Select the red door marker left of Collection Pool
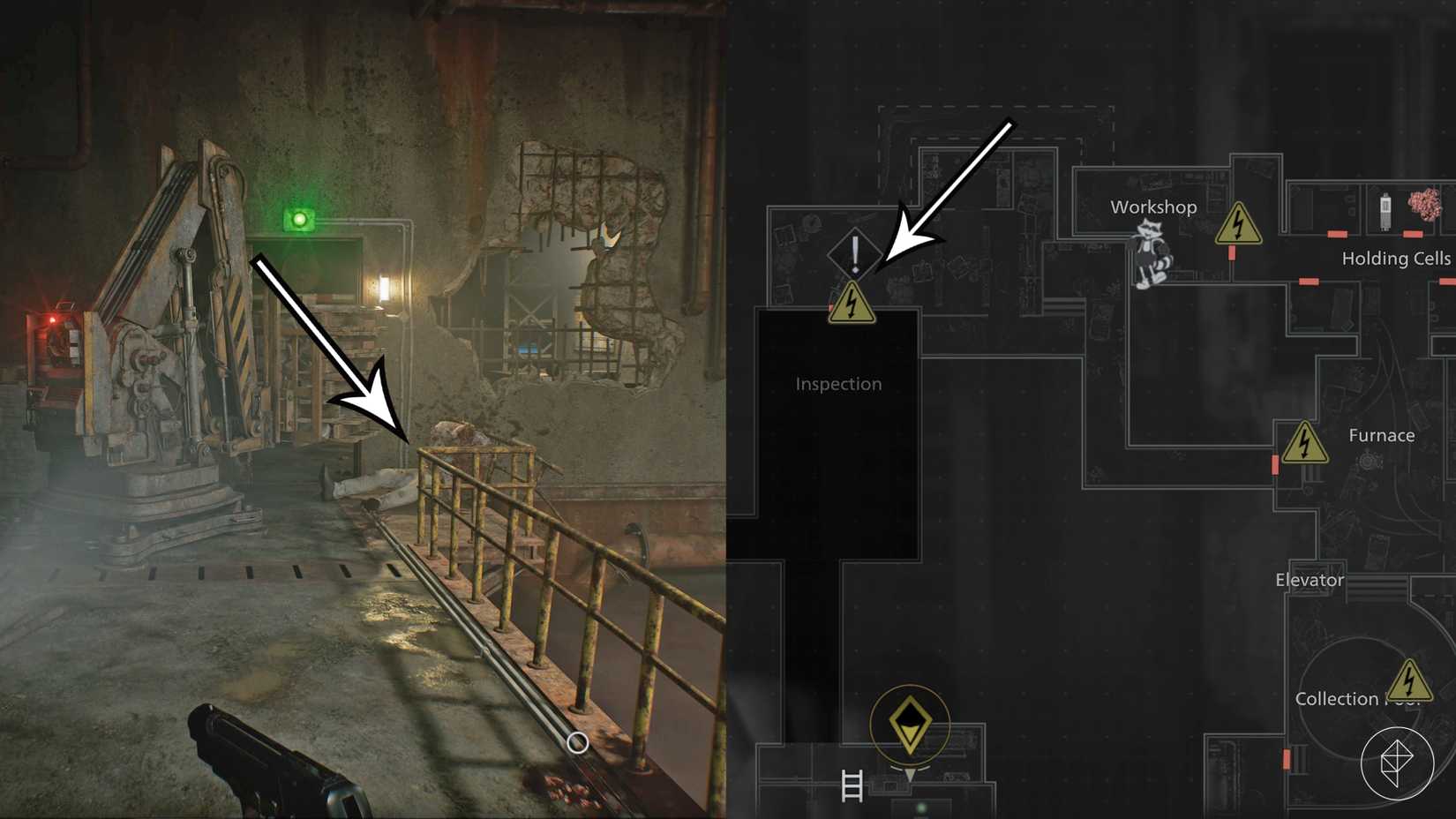The height and width of the screenshot is (819, 1456). click(1287, 759)
